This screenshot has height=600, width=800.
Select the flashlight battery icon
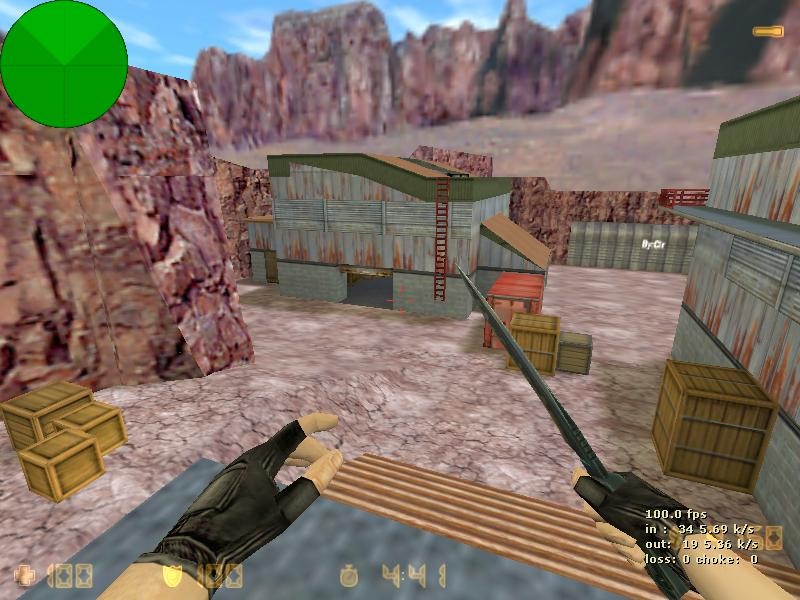click(x=767, y=32)
